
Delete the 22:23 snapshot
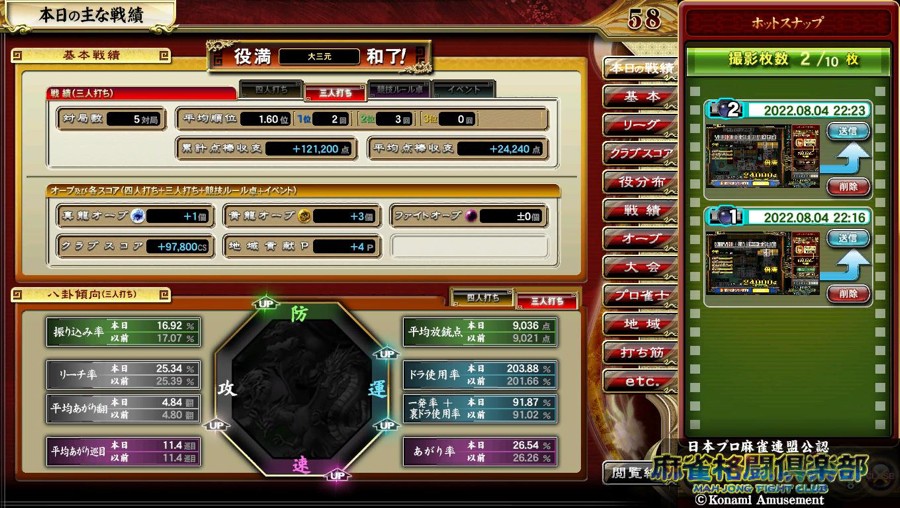coord(848,186)
